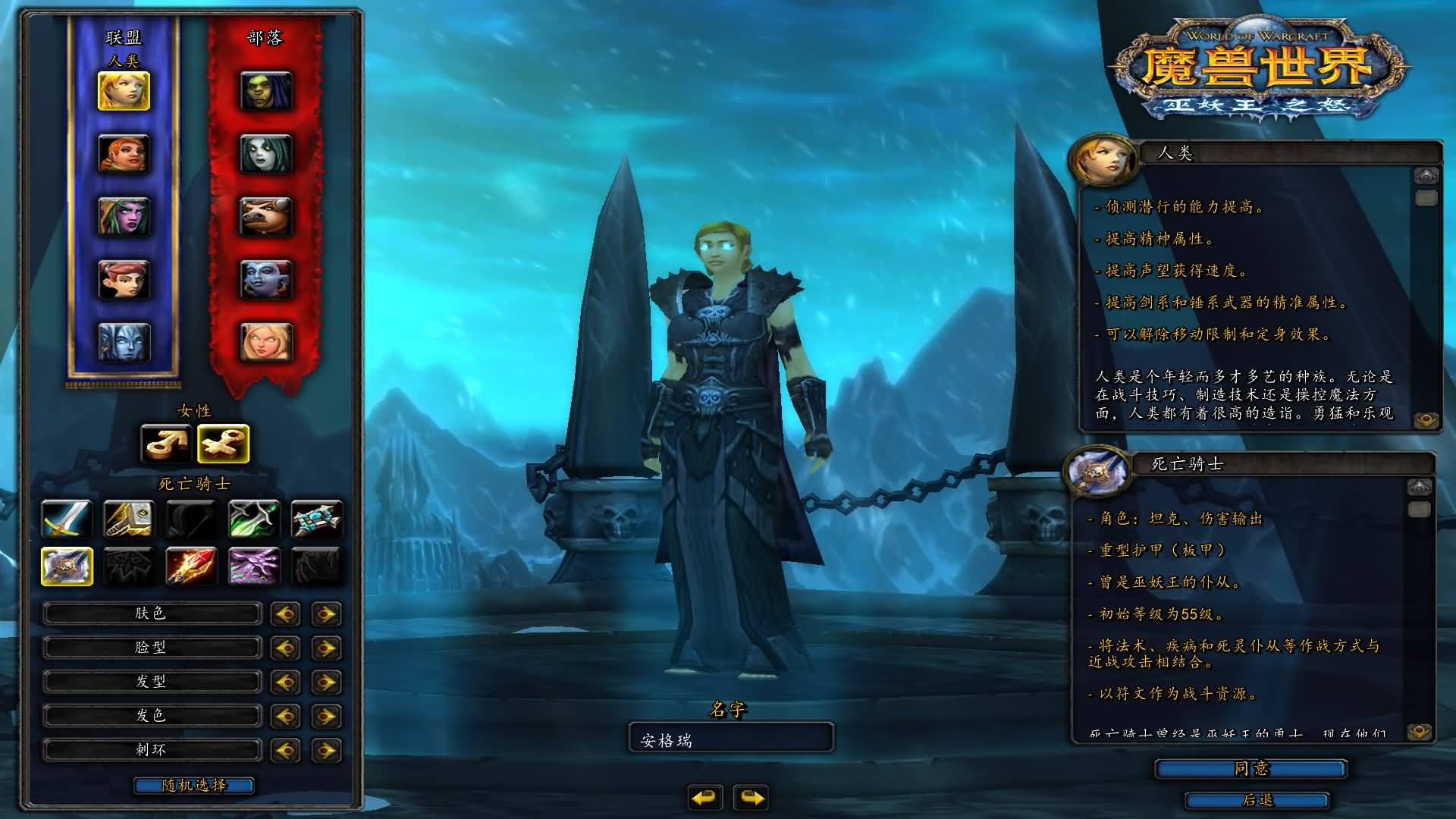Choose the Dwarf race portrait

(124, 154)
